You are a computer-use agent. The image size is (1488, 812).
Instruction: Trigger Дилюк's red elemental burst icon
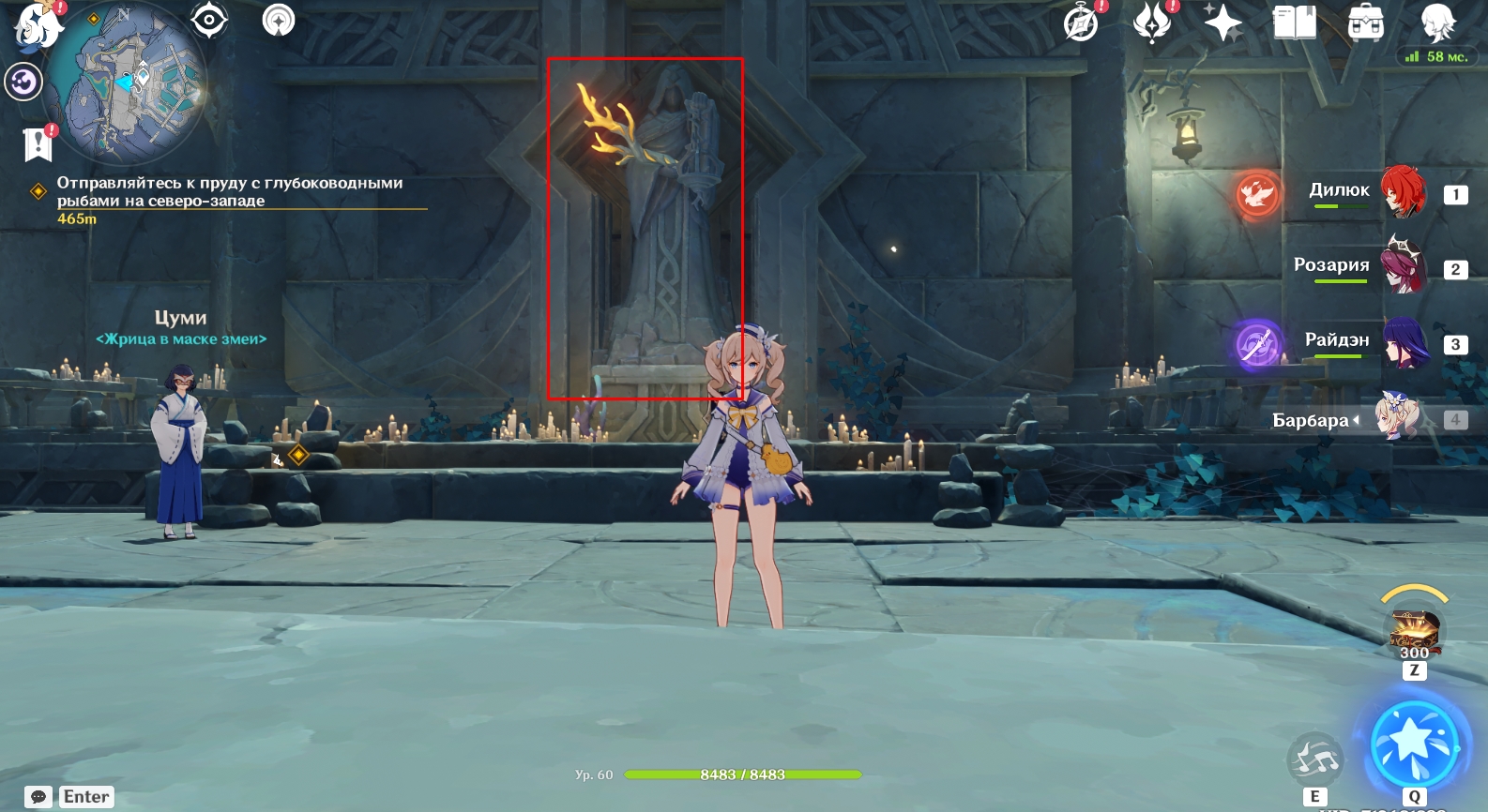(1257, 194)
